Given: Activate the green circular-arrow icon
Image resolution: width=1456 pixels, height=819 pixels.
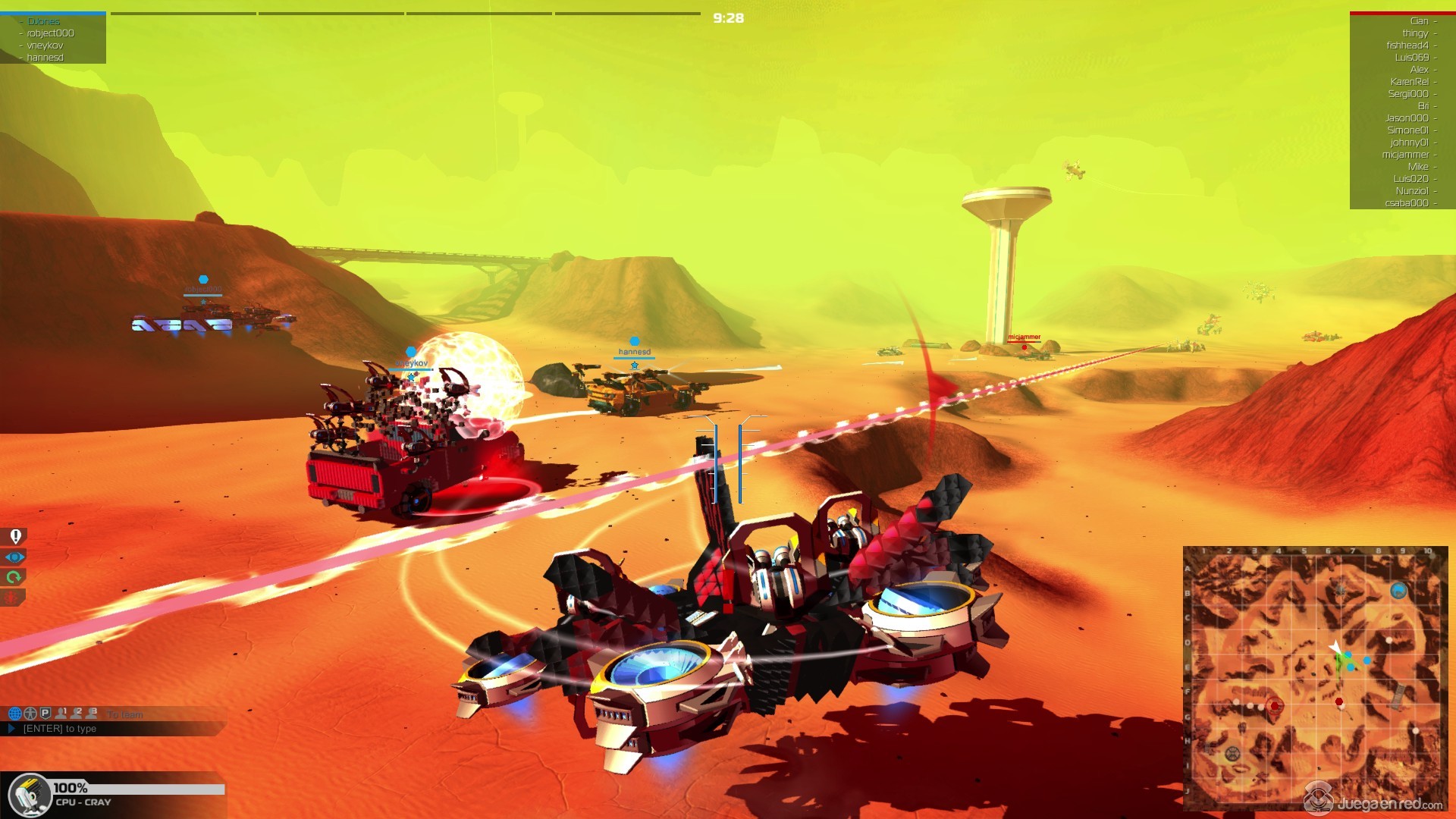Looking at the screenshot, I should 14,578.
